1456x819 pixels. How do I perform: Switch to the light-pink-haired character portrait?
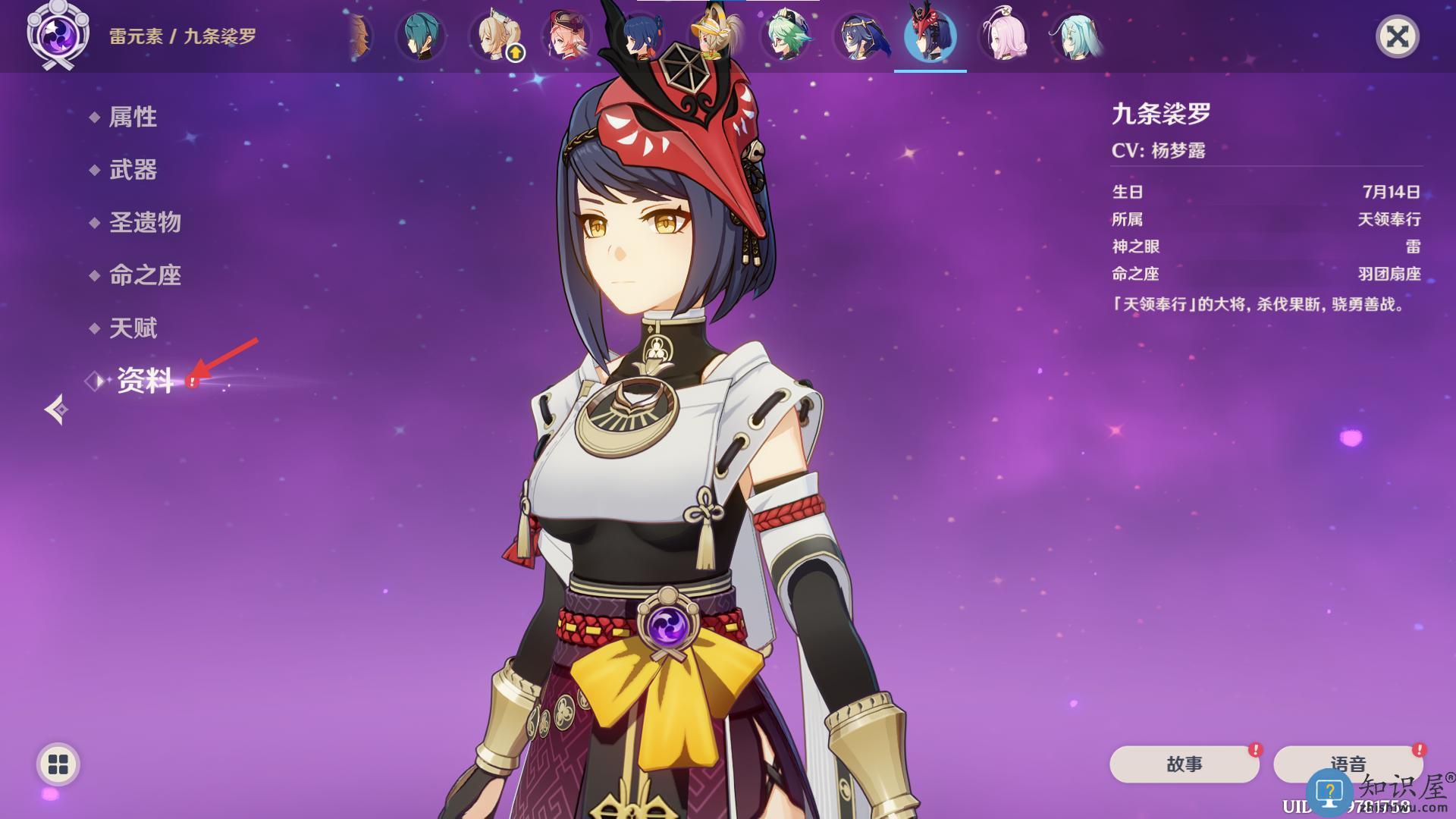[1003, 36]
